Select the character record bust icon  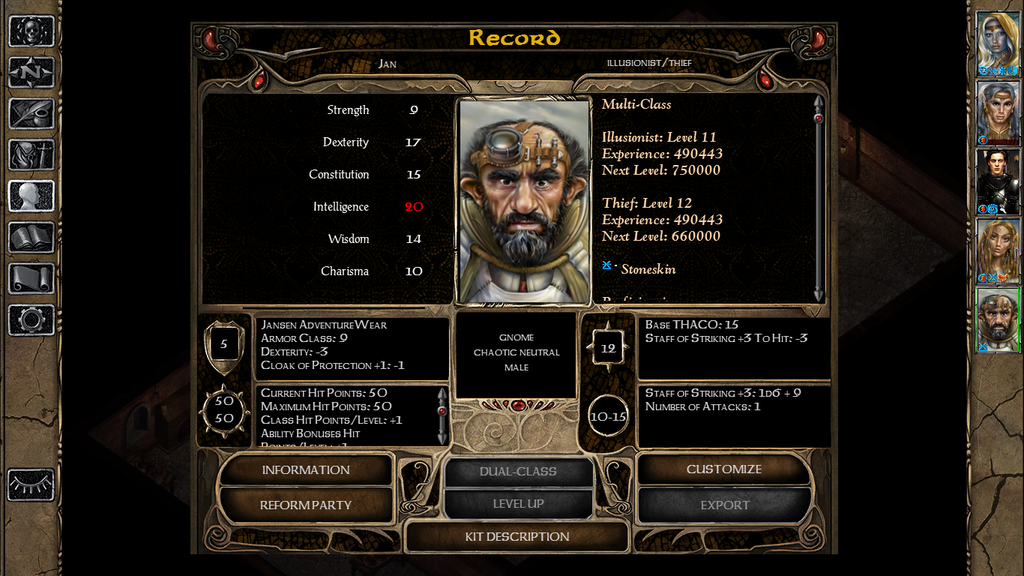click(x=31, y=196)
